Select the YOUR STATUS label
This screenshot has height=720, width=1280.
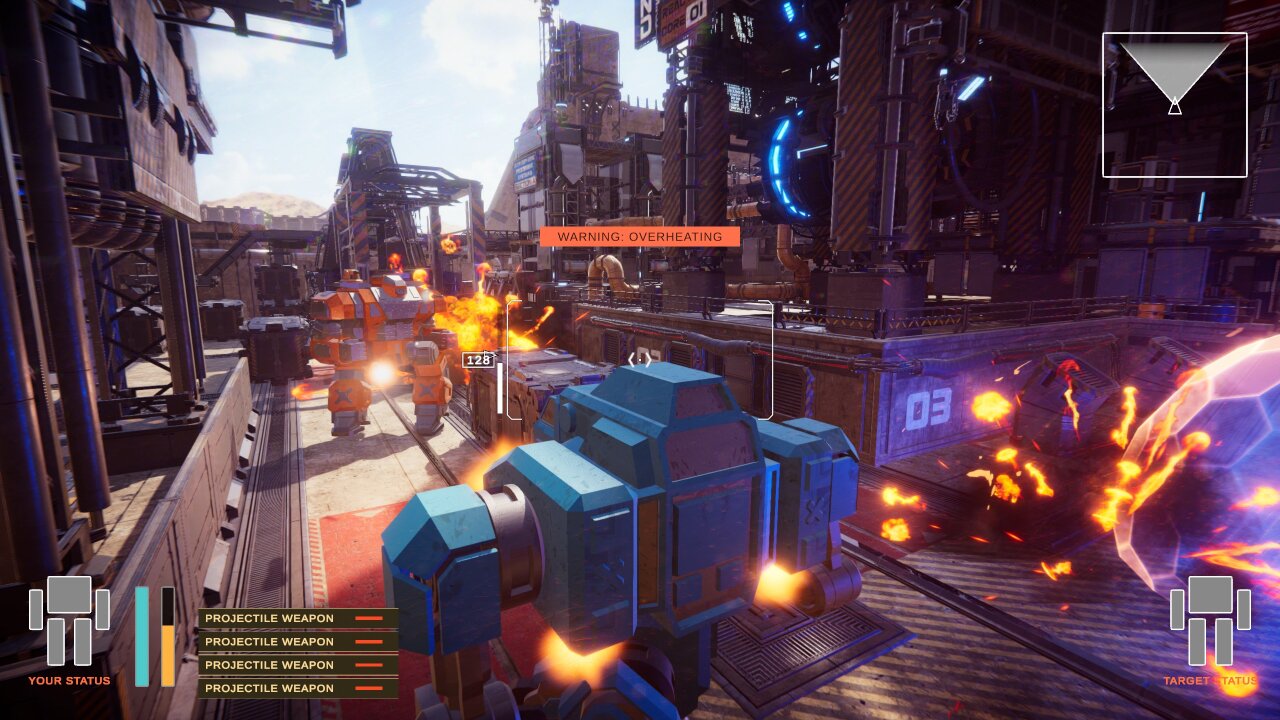[x=70, y=679]
